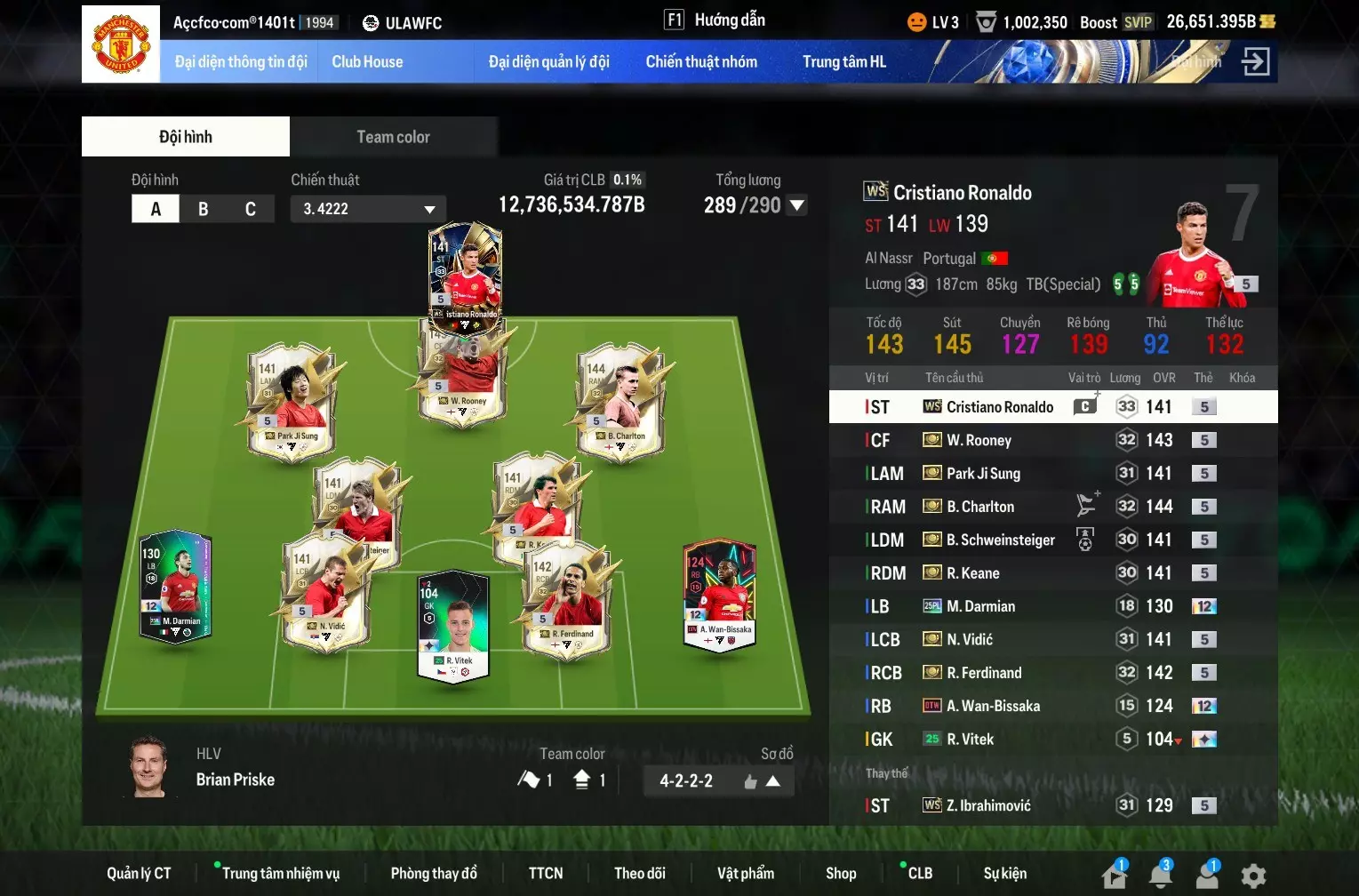The height and width of the screenshot is (896, 1359).
Task: Select squad preset C
Action: 251,209
